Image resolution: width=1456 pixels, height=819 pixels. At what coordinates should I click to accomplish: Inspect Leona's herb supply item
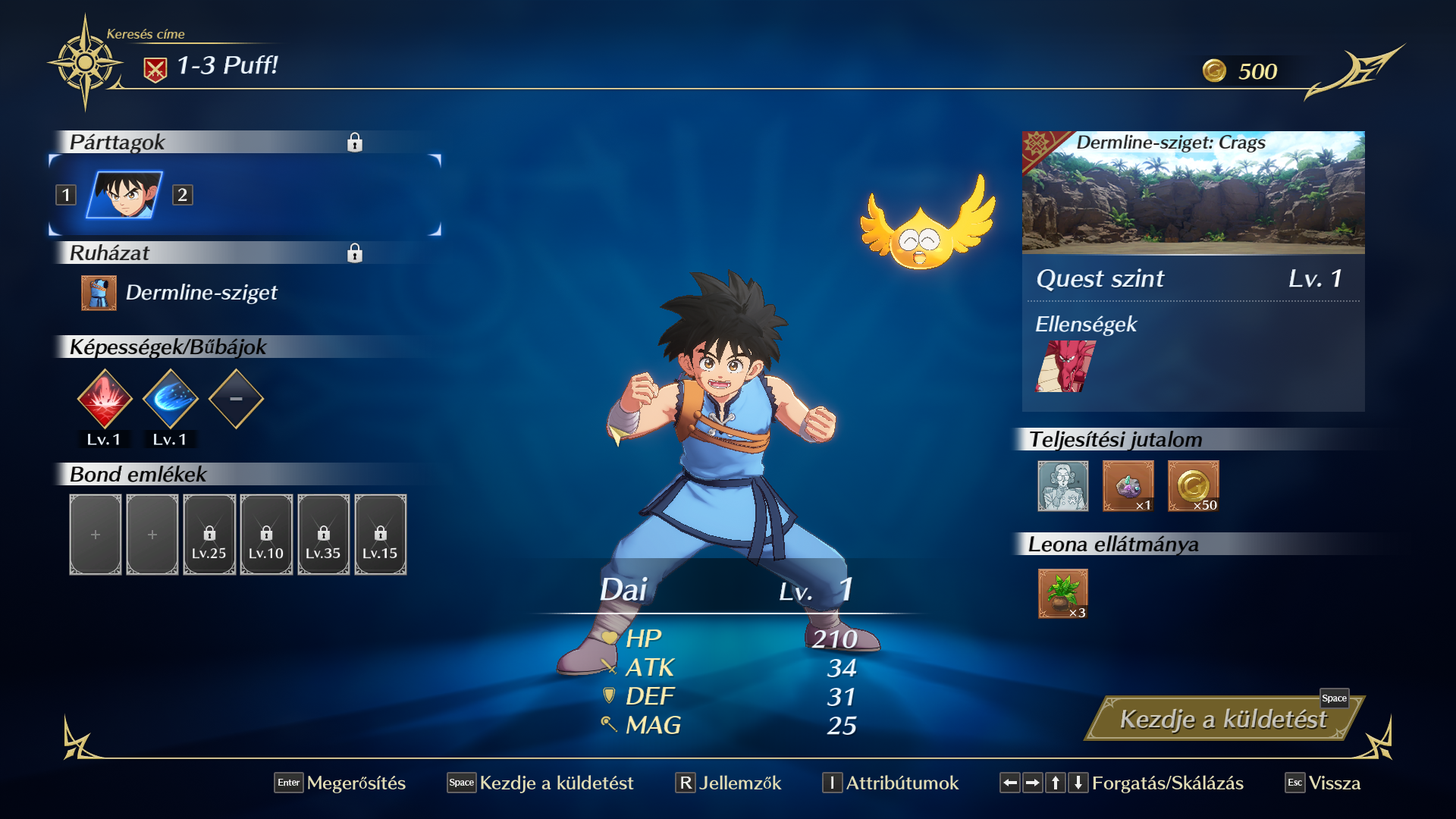1062,594
